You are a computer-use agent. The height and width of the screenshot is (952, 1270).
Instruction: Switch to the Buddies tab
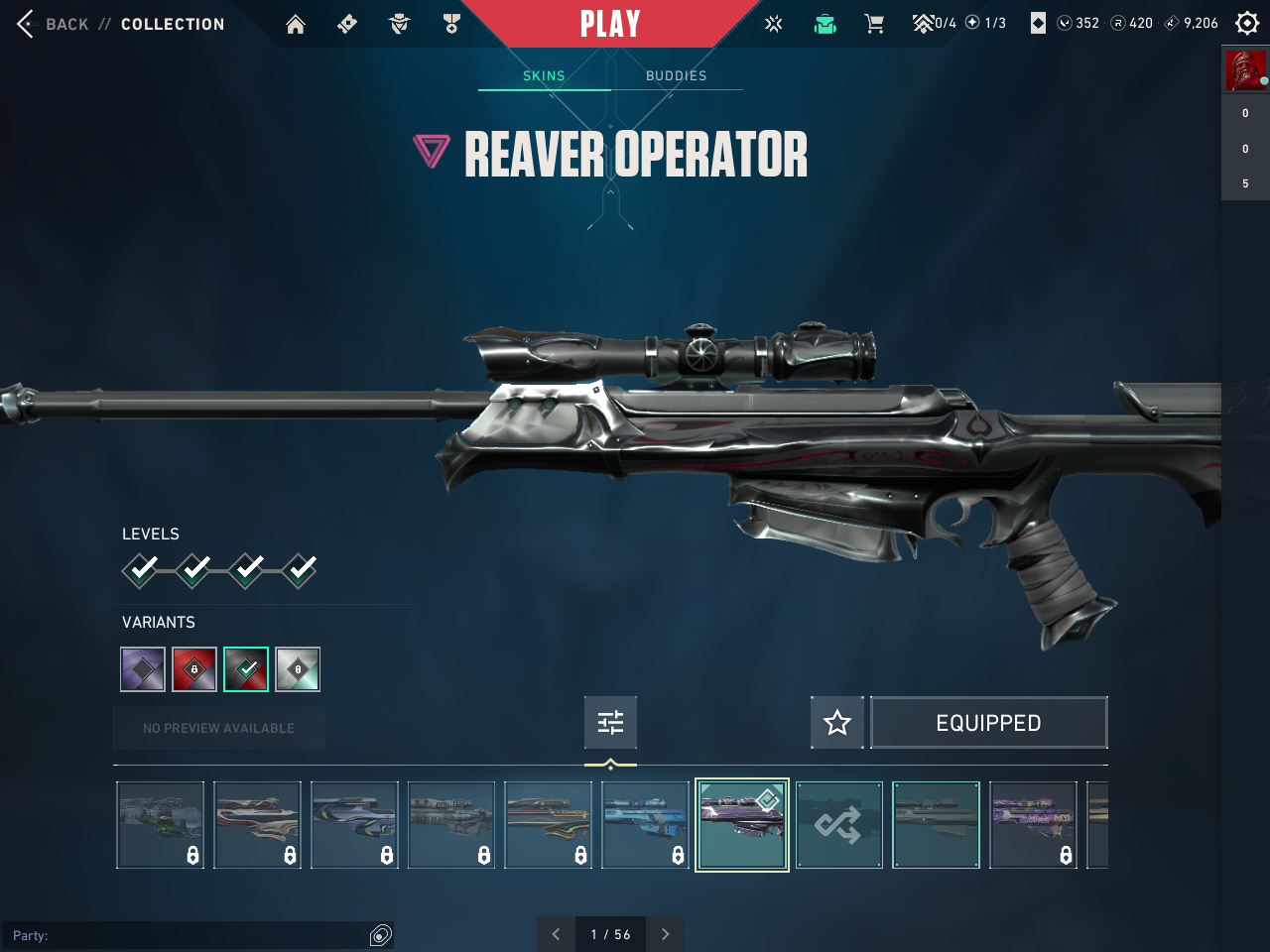(x=676, y=76)
